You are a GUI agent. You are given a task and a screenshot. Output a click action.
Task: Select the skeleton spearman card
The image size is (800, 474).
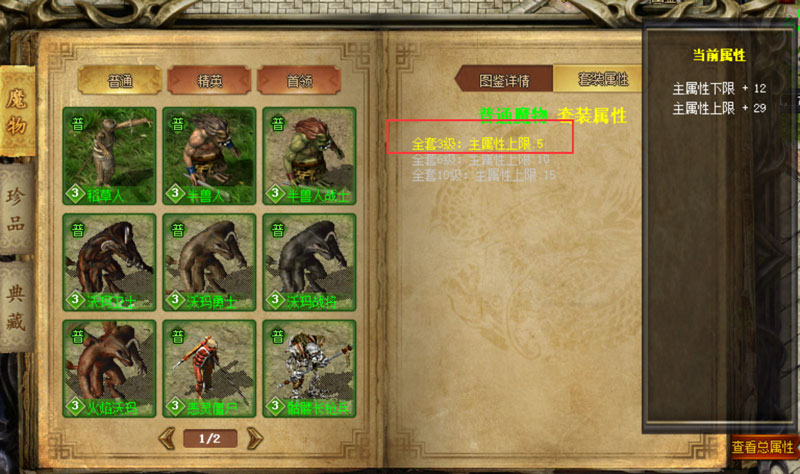[309, 367]
